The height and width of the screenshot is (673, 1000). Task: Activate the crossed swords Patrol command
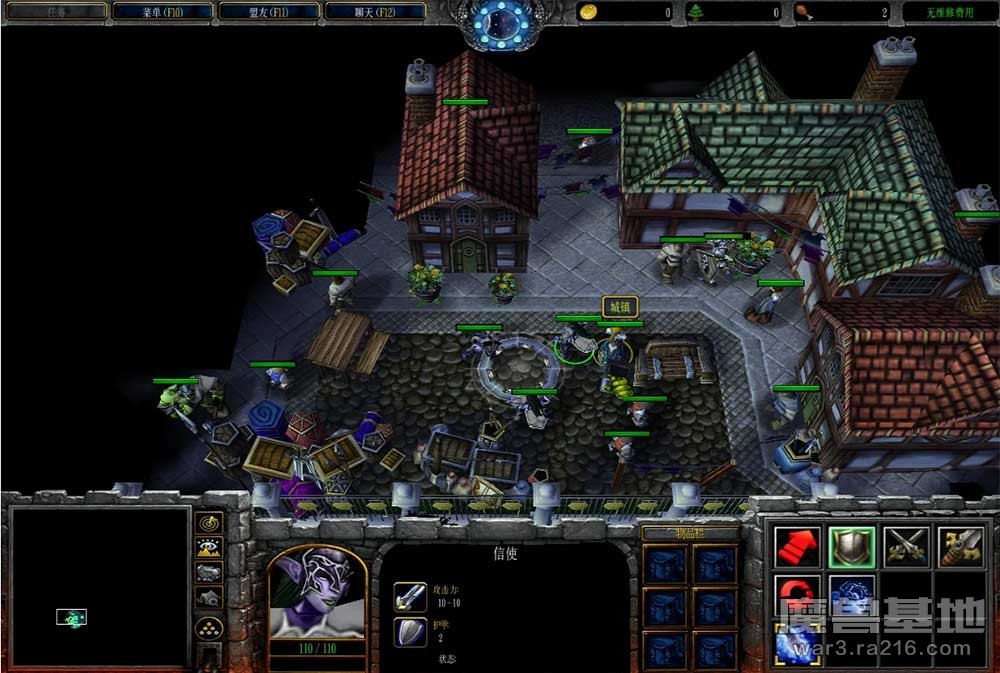[x=906, y=547]
